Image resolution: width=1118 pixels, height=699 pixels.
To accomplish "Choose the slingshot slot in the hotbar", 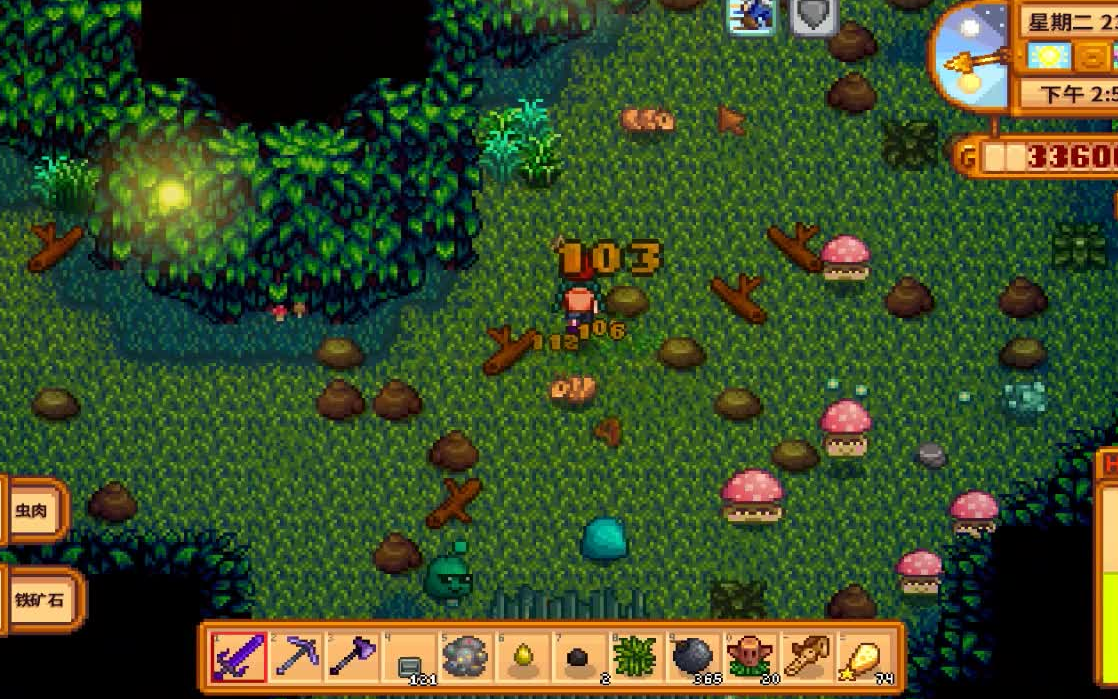I will pyautogui.click(x=805, y=657).
